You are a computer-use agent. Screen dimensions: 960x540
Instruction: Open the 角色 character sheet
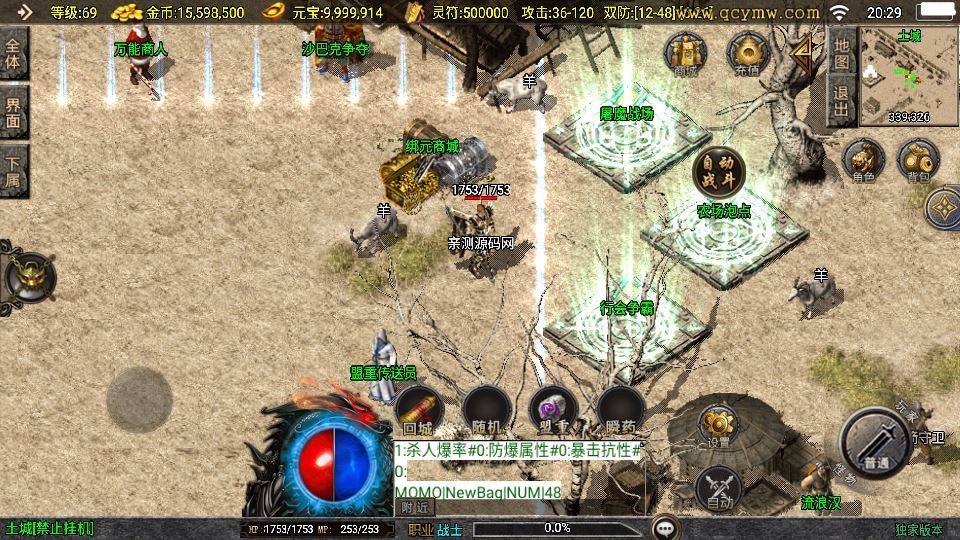(863, 161)
